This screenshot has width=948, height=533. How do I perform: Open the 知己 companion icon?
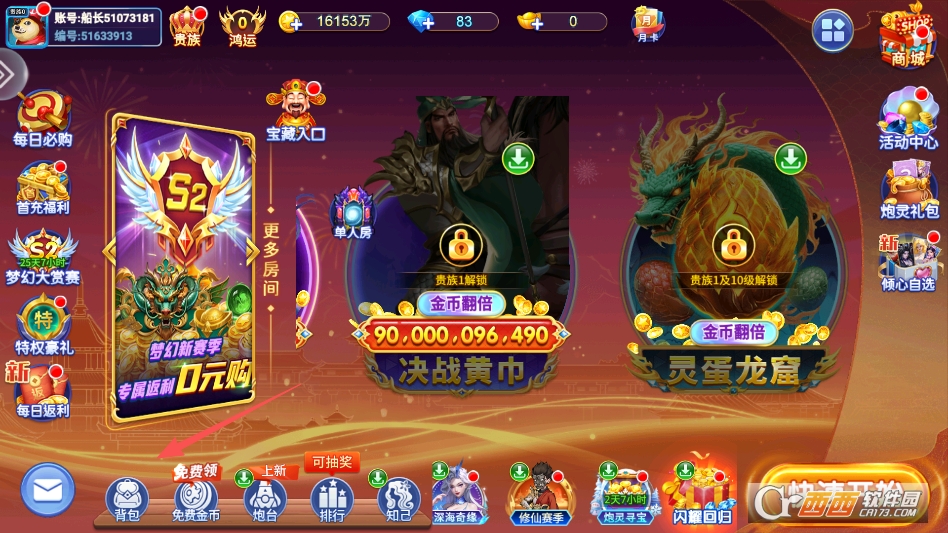click(397, 498)
